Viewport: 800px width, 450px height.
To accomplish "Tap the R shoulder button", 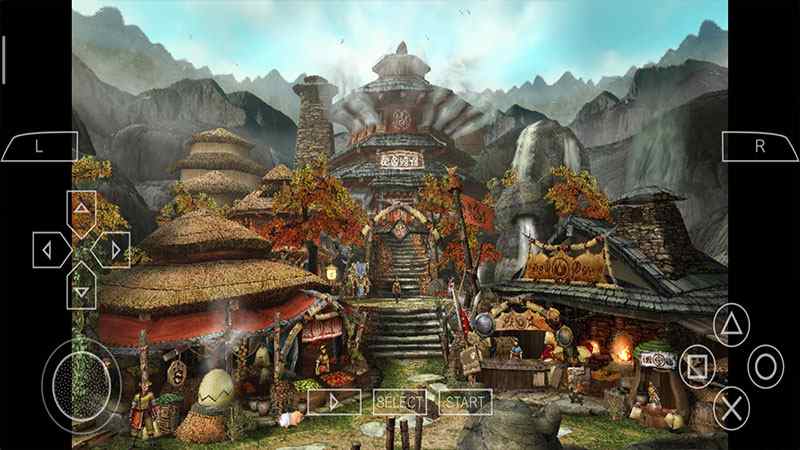I will pos(760,146).
